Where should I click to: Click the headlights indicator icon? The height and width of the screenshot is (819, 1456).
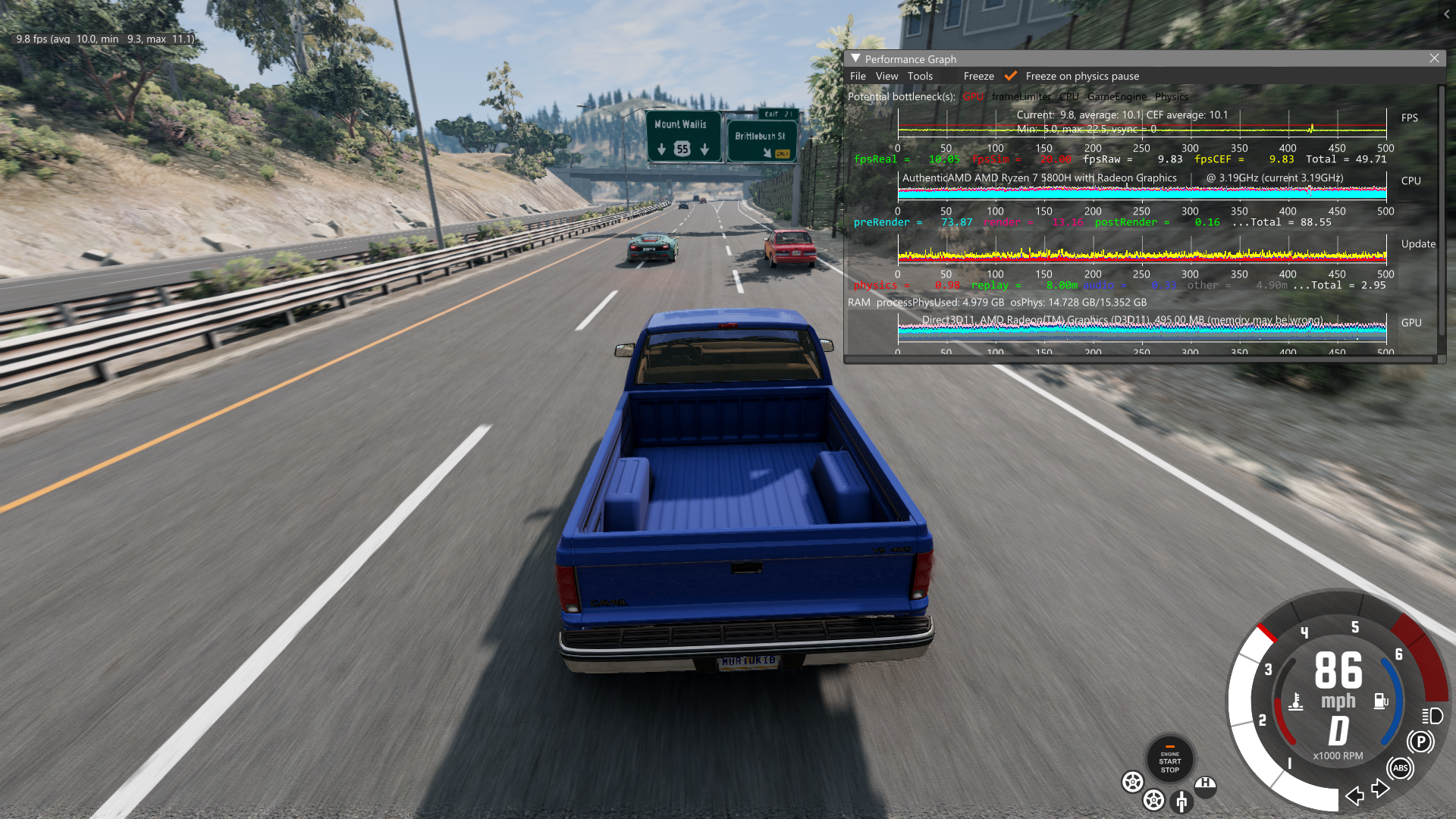pyautogui.click(x=1432, y=715)
